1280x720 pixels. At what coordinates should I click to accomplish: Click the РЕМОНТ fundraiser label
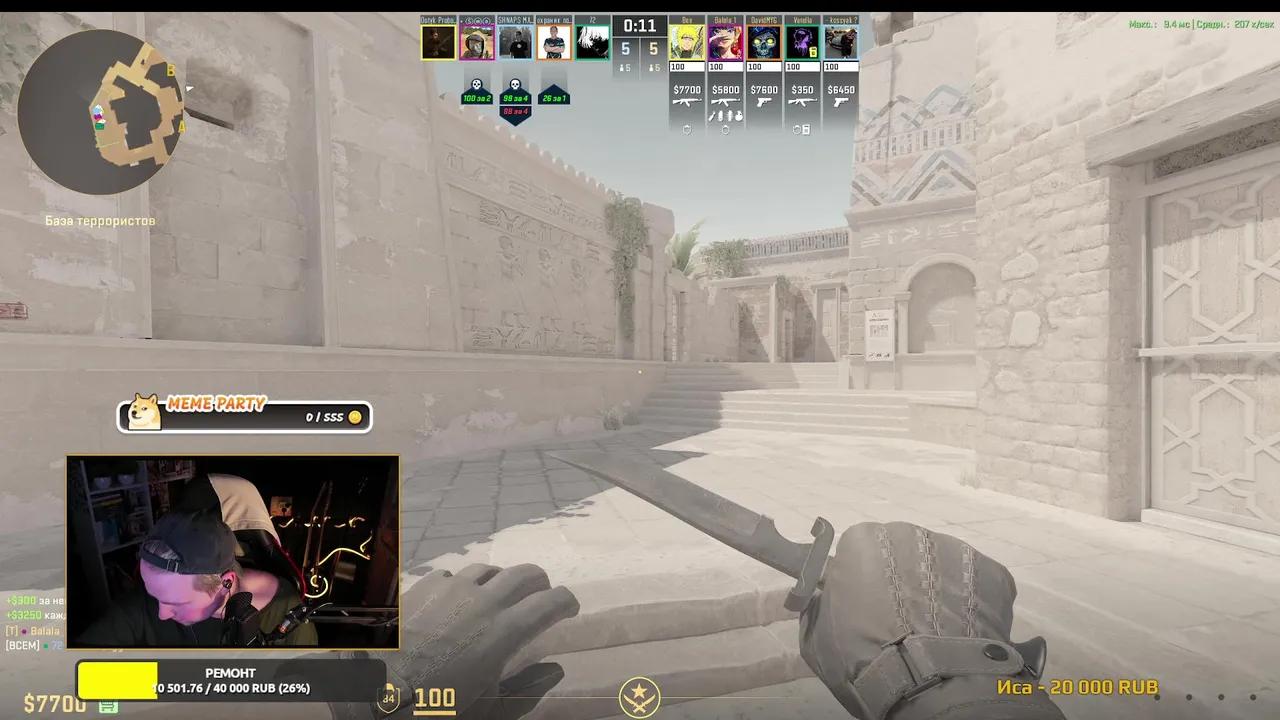pos(232,673)
